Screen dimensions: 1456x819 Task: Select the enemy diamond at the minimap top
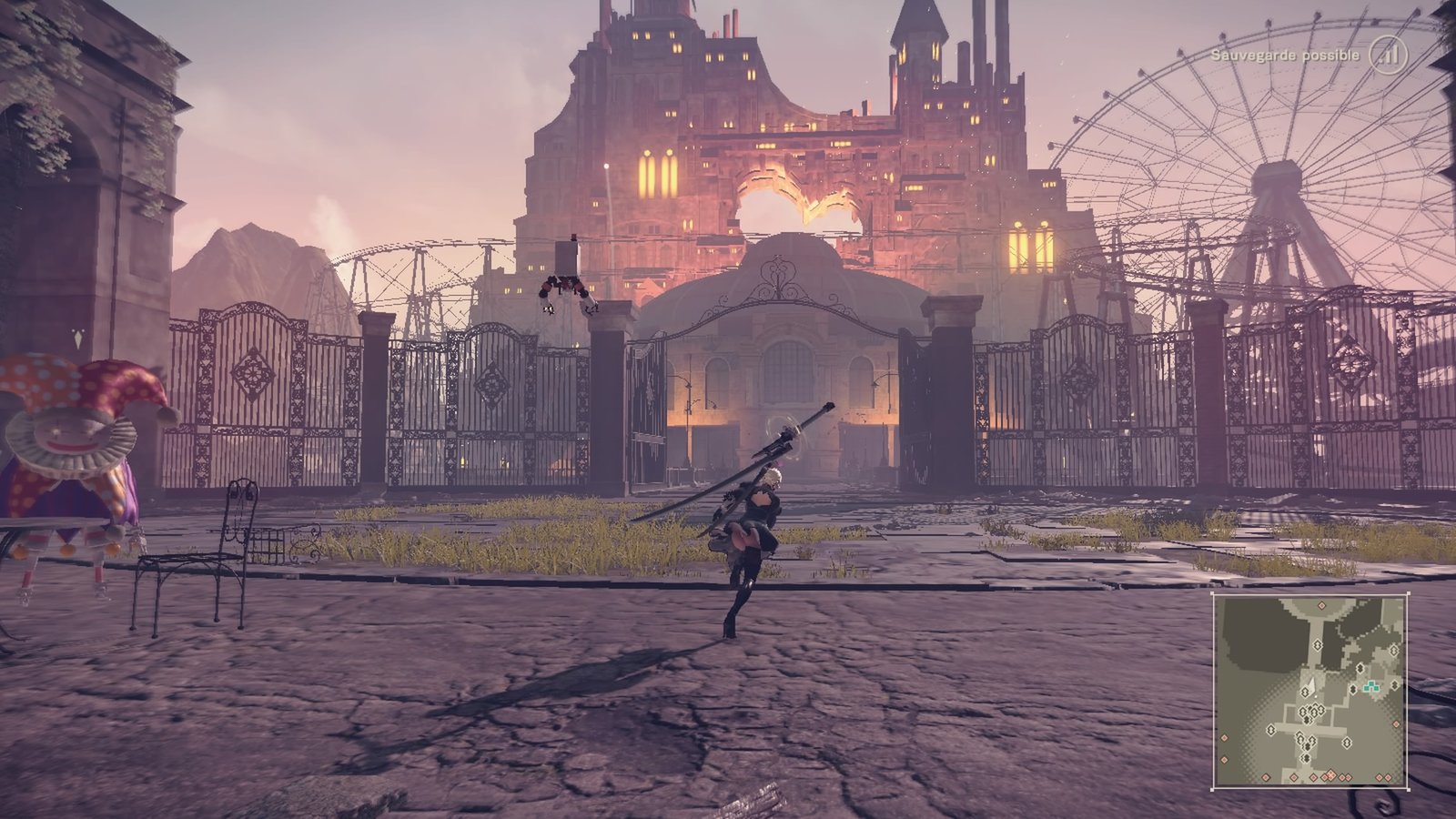1318,644
